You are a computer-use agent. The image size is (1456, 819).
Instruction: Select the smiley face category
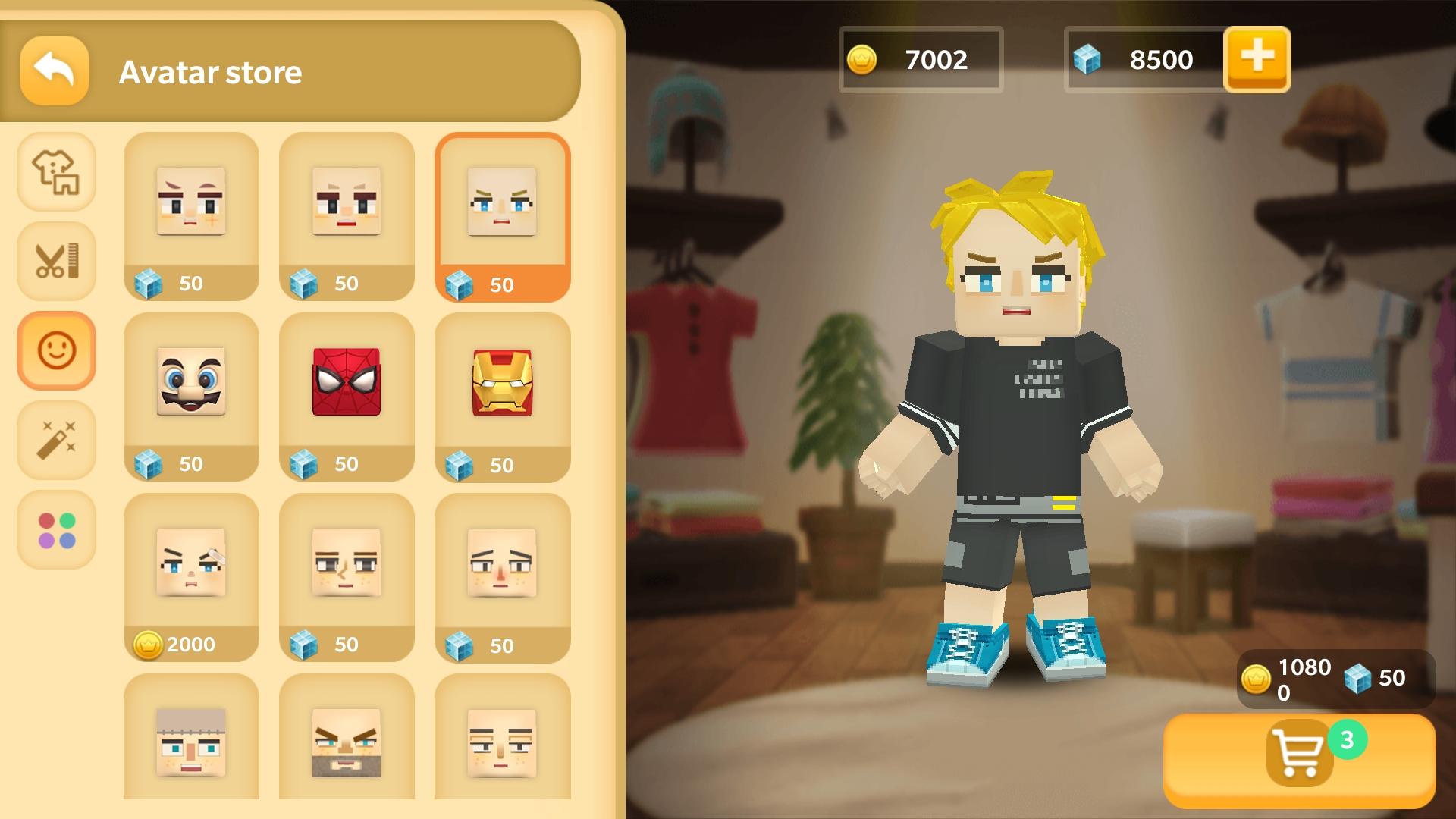click(56, 350)
